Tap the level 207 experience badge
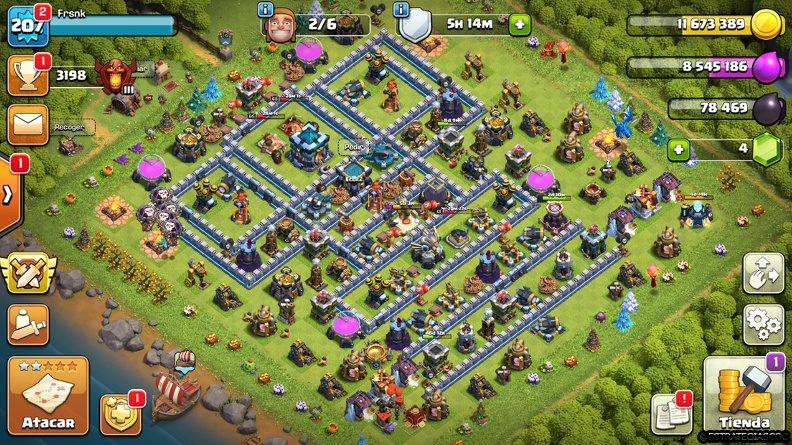Image resolution: width=792 pixels, height=445 pixels. click(26, 24)
